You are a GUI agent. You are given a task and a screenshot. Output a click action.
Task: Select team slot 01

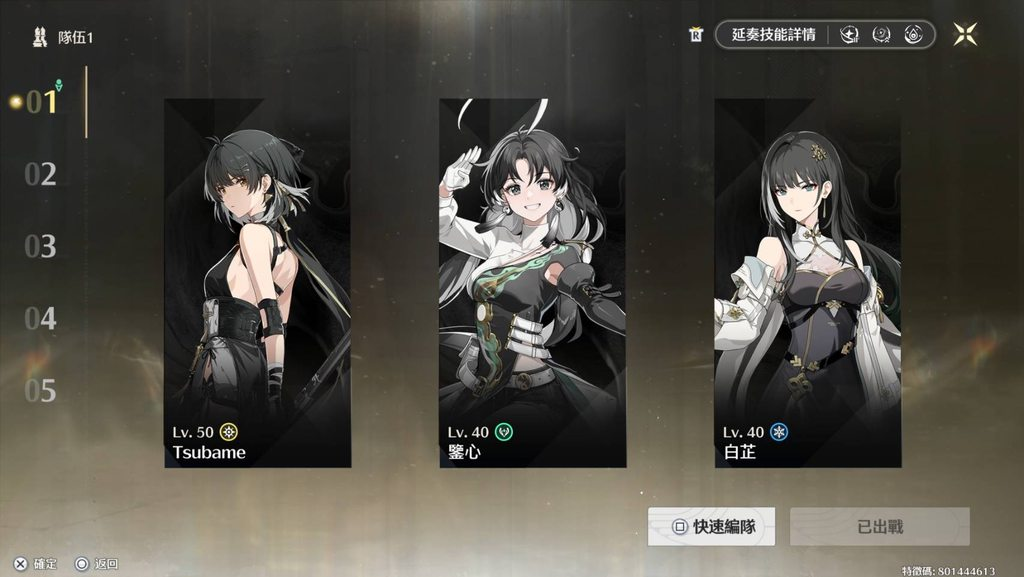[42, 102]
